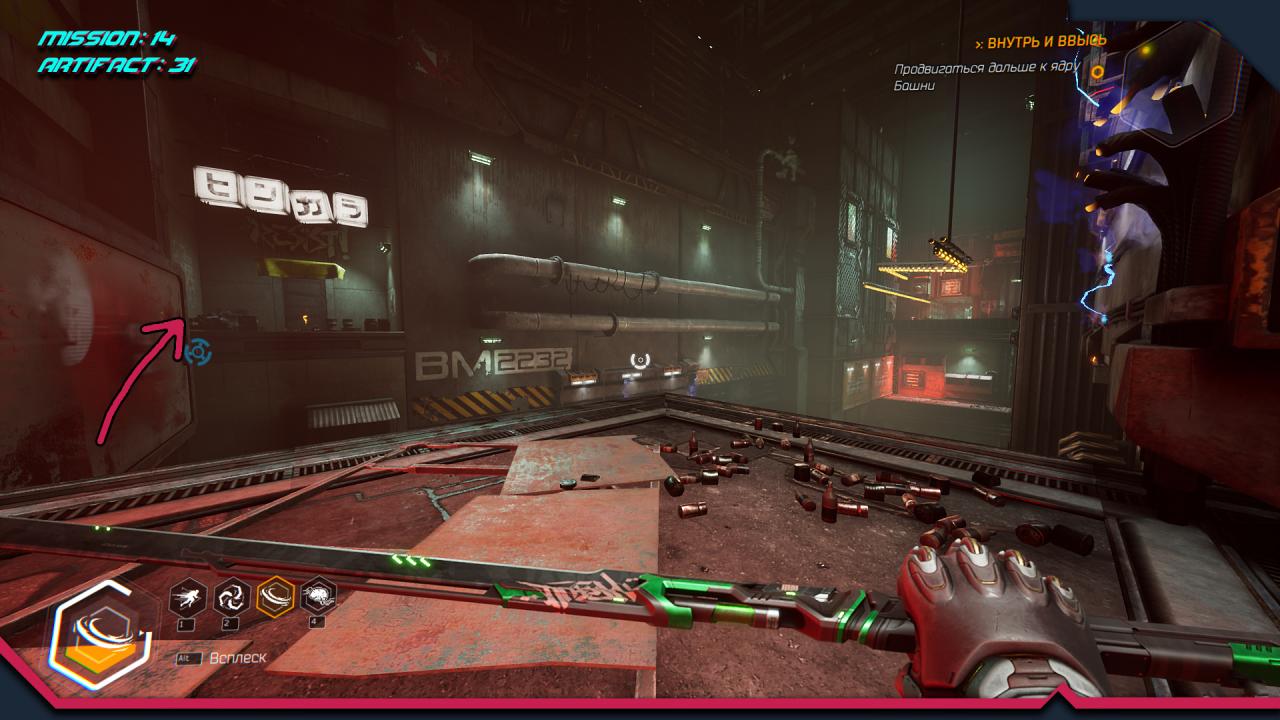Choose the Tempest swirl ability icon
The width and height of the screenshot is (1280, 720).
[231, 597]
